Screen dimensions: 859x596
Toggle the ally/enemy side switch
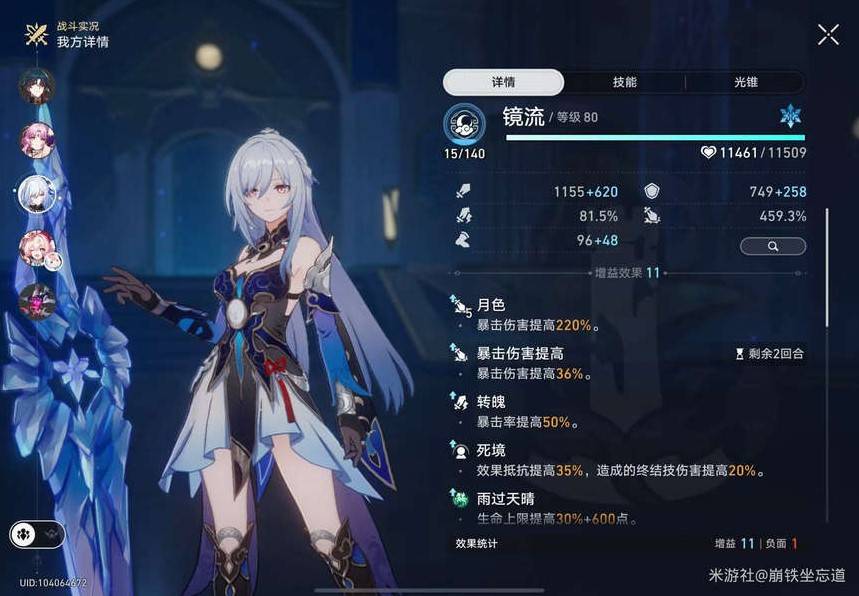coord(37,534)
